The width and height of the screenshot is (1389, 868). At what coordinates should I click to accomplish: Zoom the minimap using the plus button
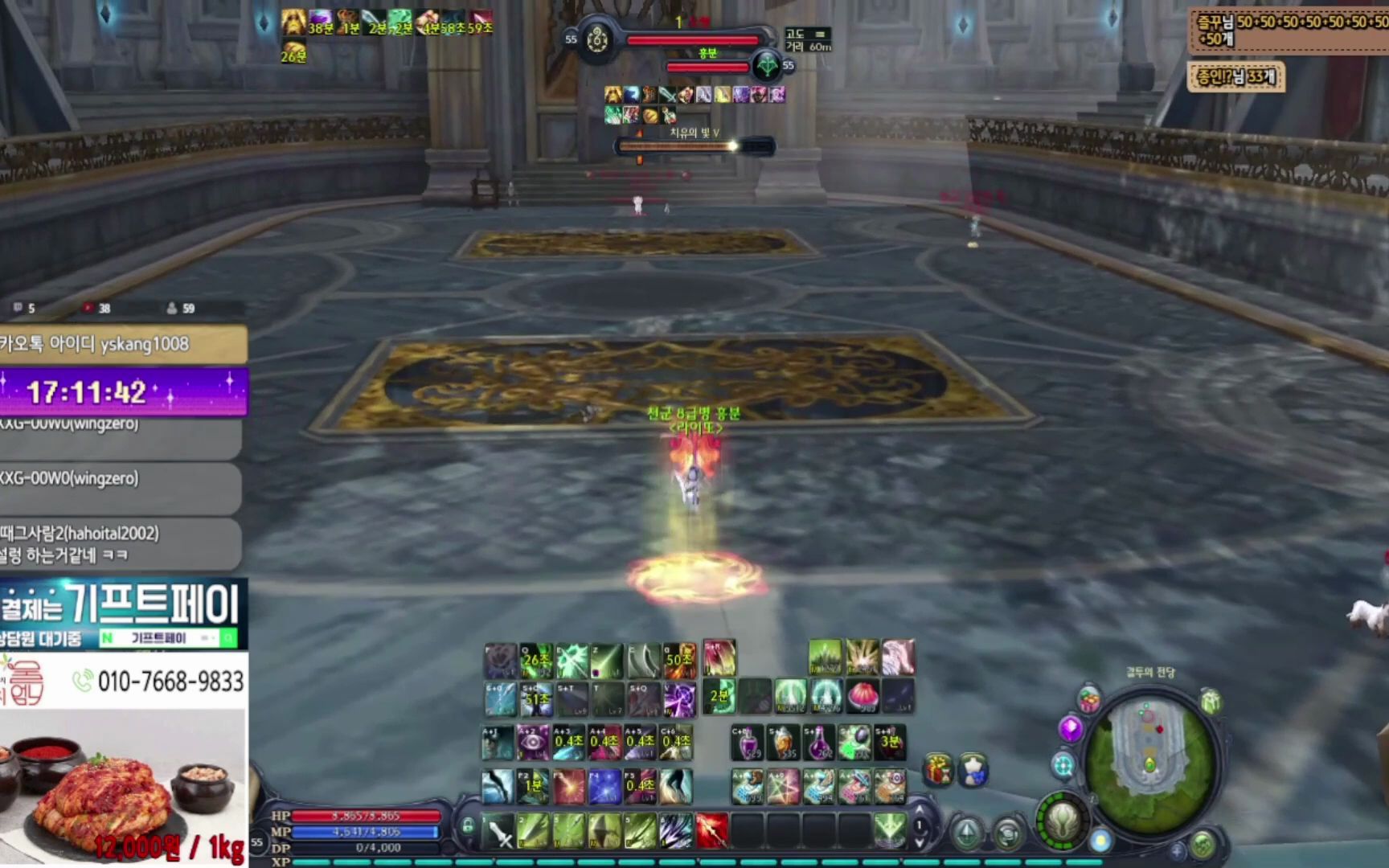[x=1177, y=850]
